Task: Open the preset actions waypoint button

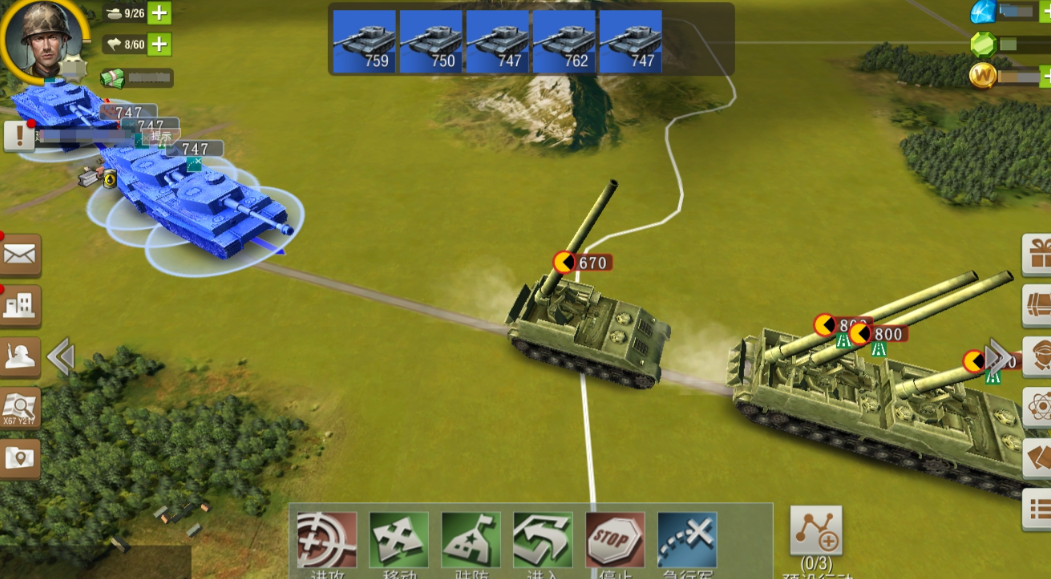Action: pyautogui.click(x=816, y=531)
